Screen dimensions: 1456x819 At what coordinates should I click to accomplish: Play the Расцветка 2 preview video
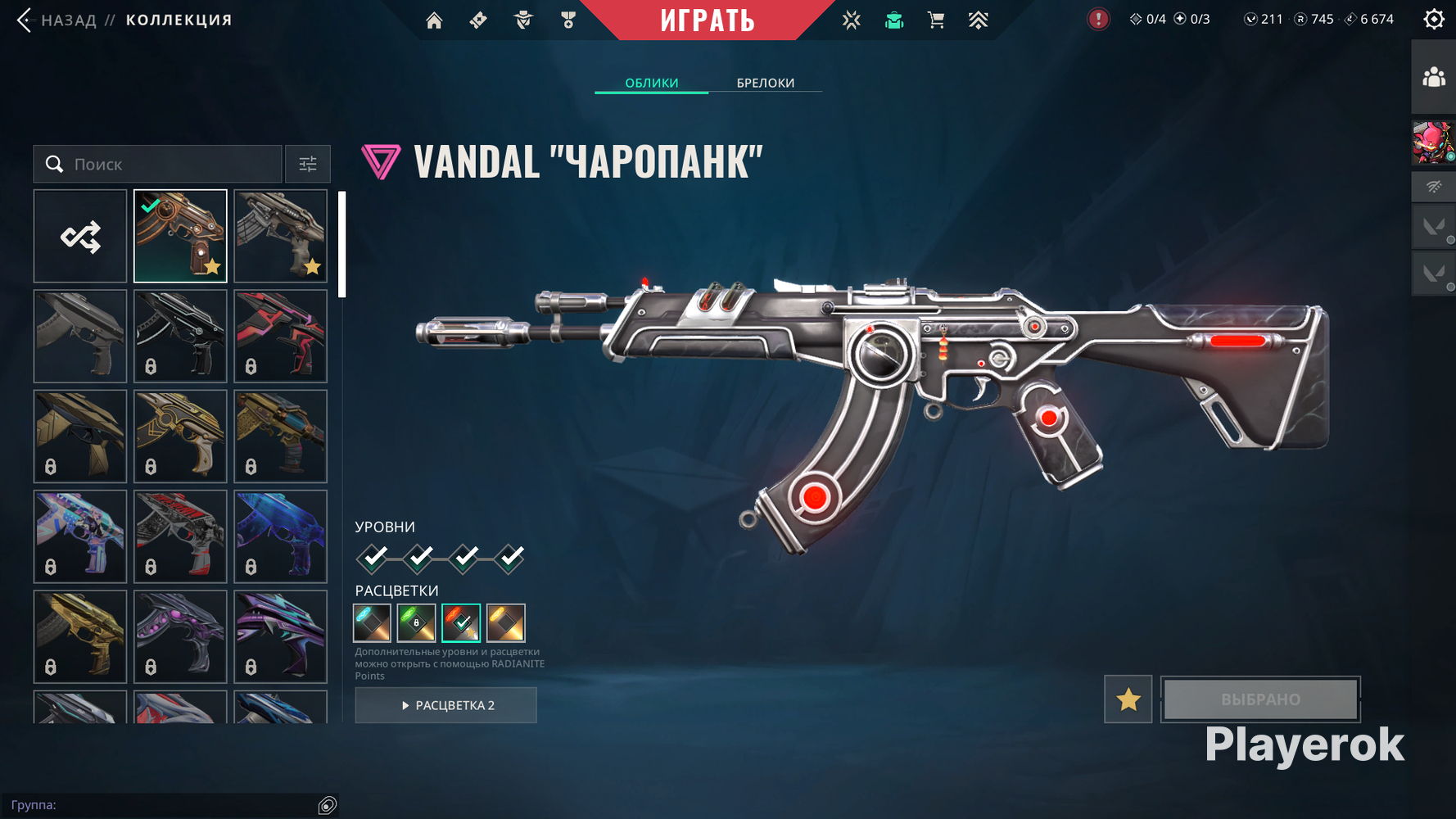click(x=445, y=705)
